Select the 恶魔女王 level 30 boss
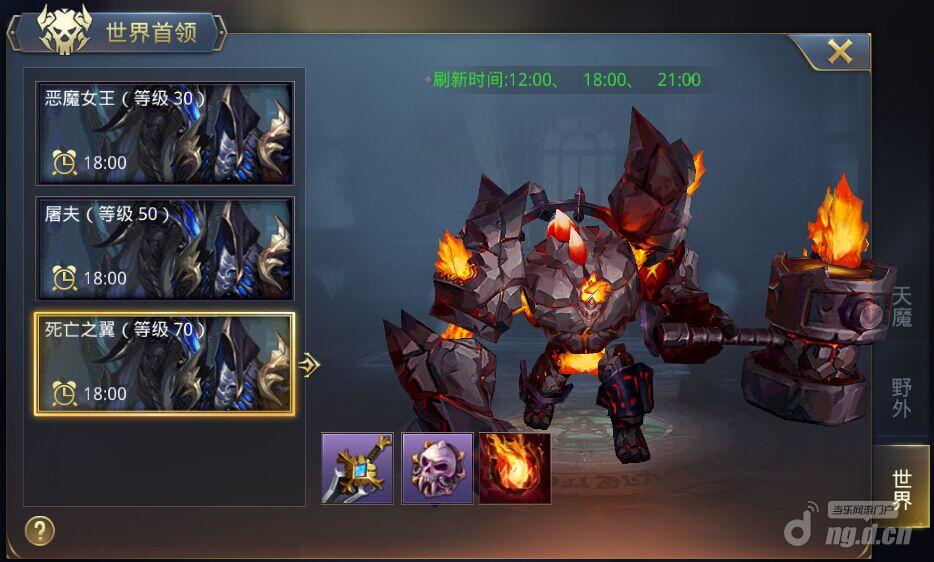934x562 pixels. [x=165, y=133]
